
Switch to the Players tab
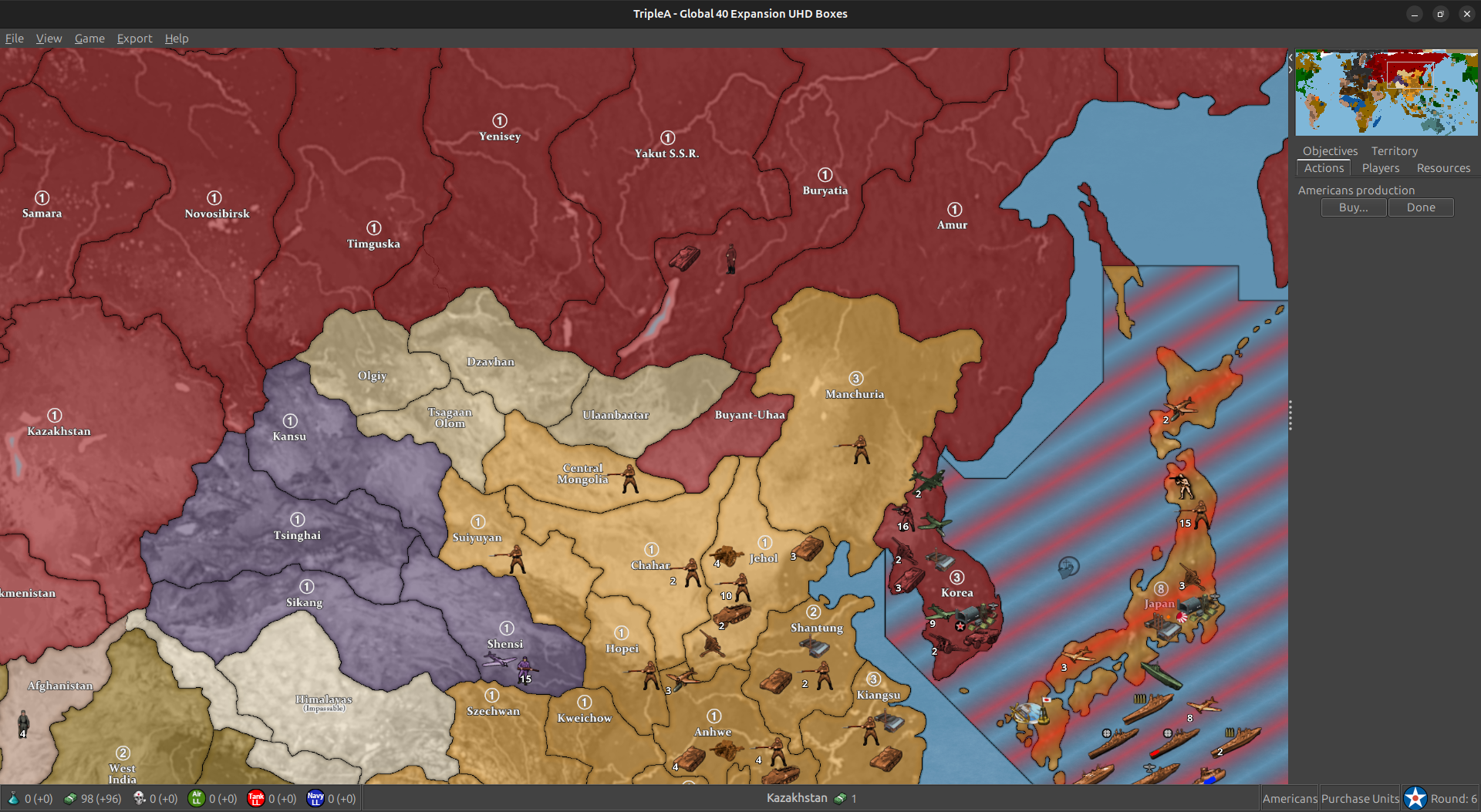(1380, 168)
